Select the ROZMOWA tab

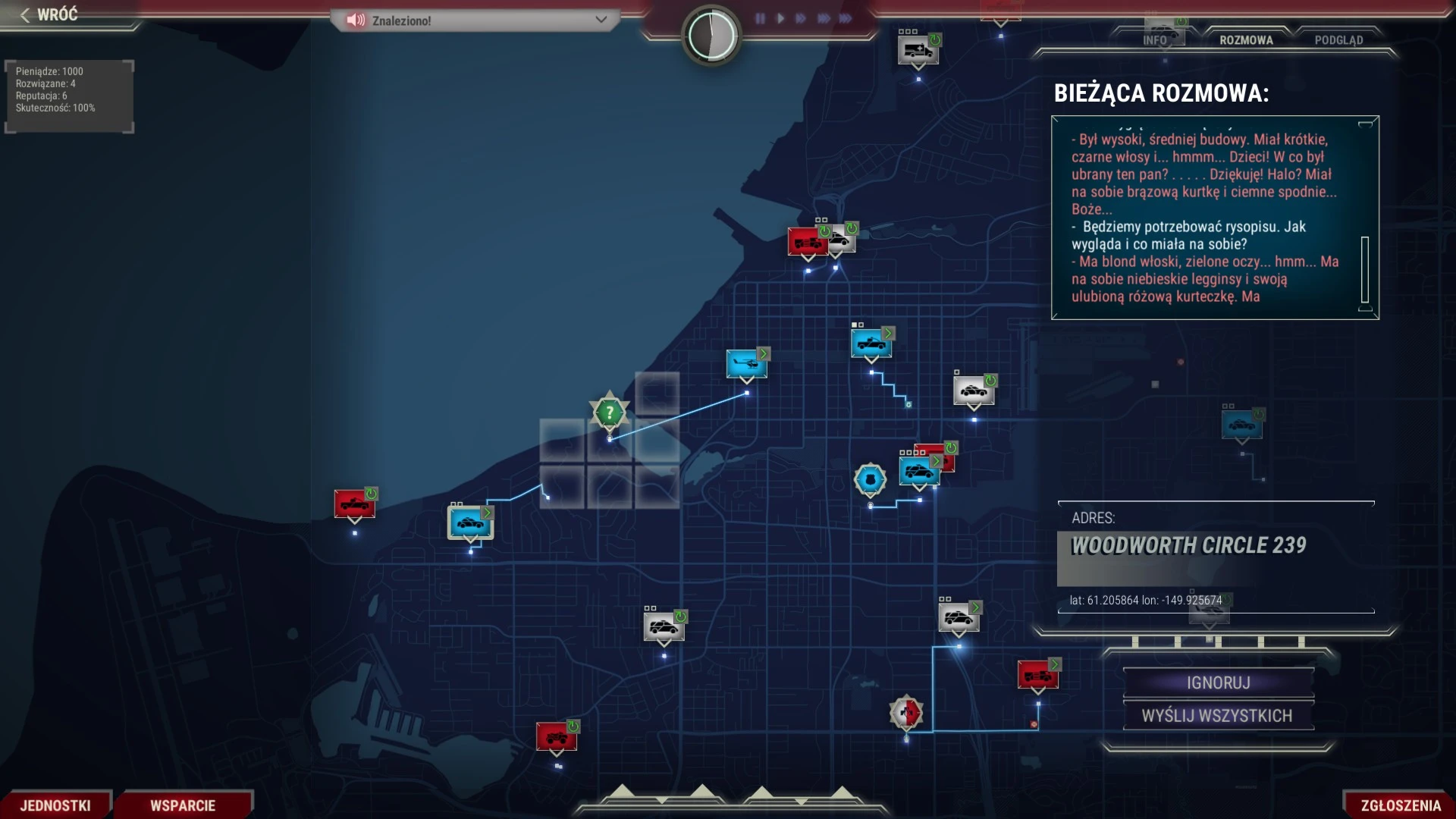click(x=1246, y=40)
